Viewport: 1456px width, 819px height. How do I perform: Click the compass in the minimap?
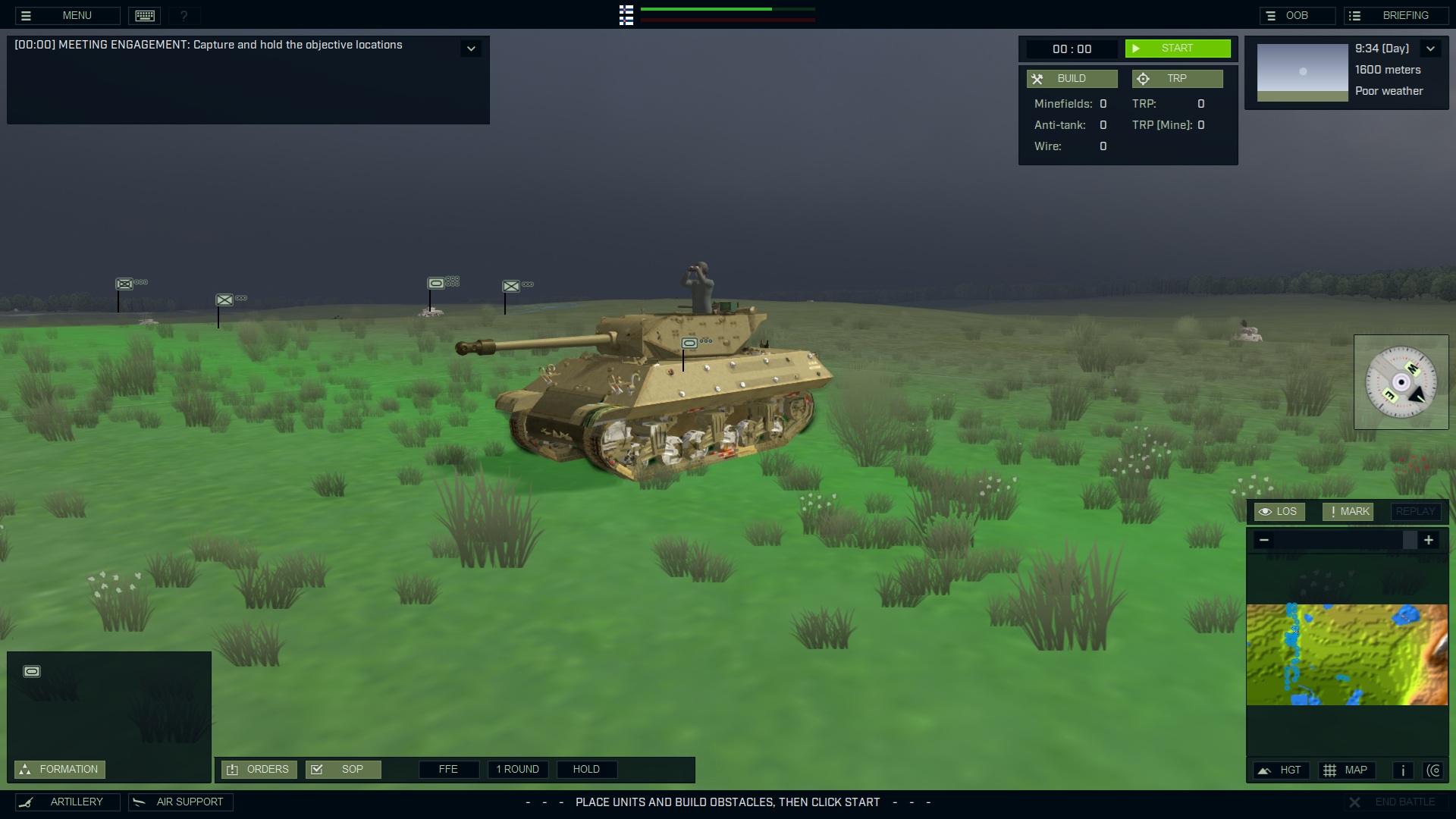tap(1401, 381)
